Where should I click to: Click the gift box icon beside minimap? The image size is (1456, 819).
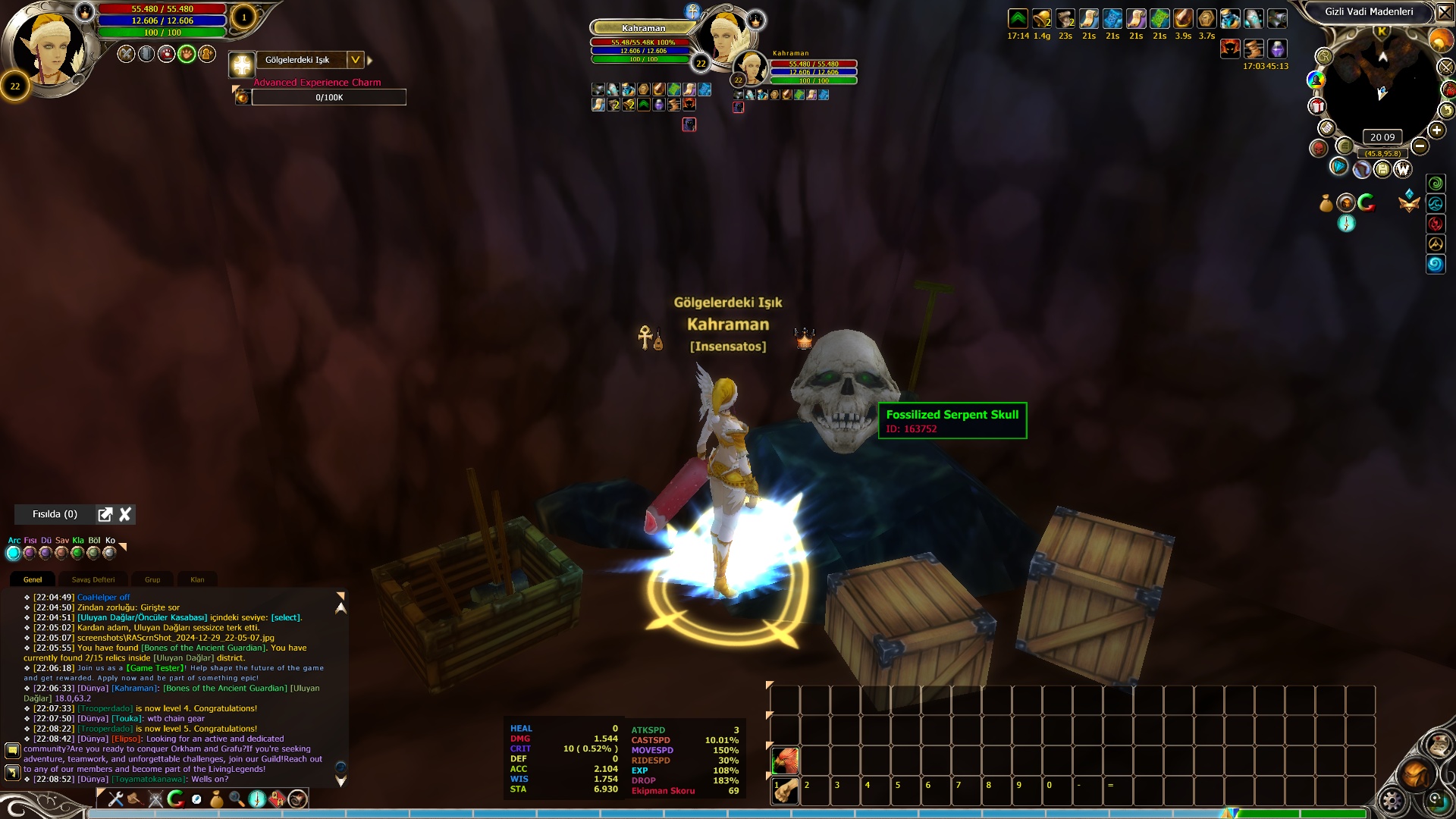[1317, 106]
